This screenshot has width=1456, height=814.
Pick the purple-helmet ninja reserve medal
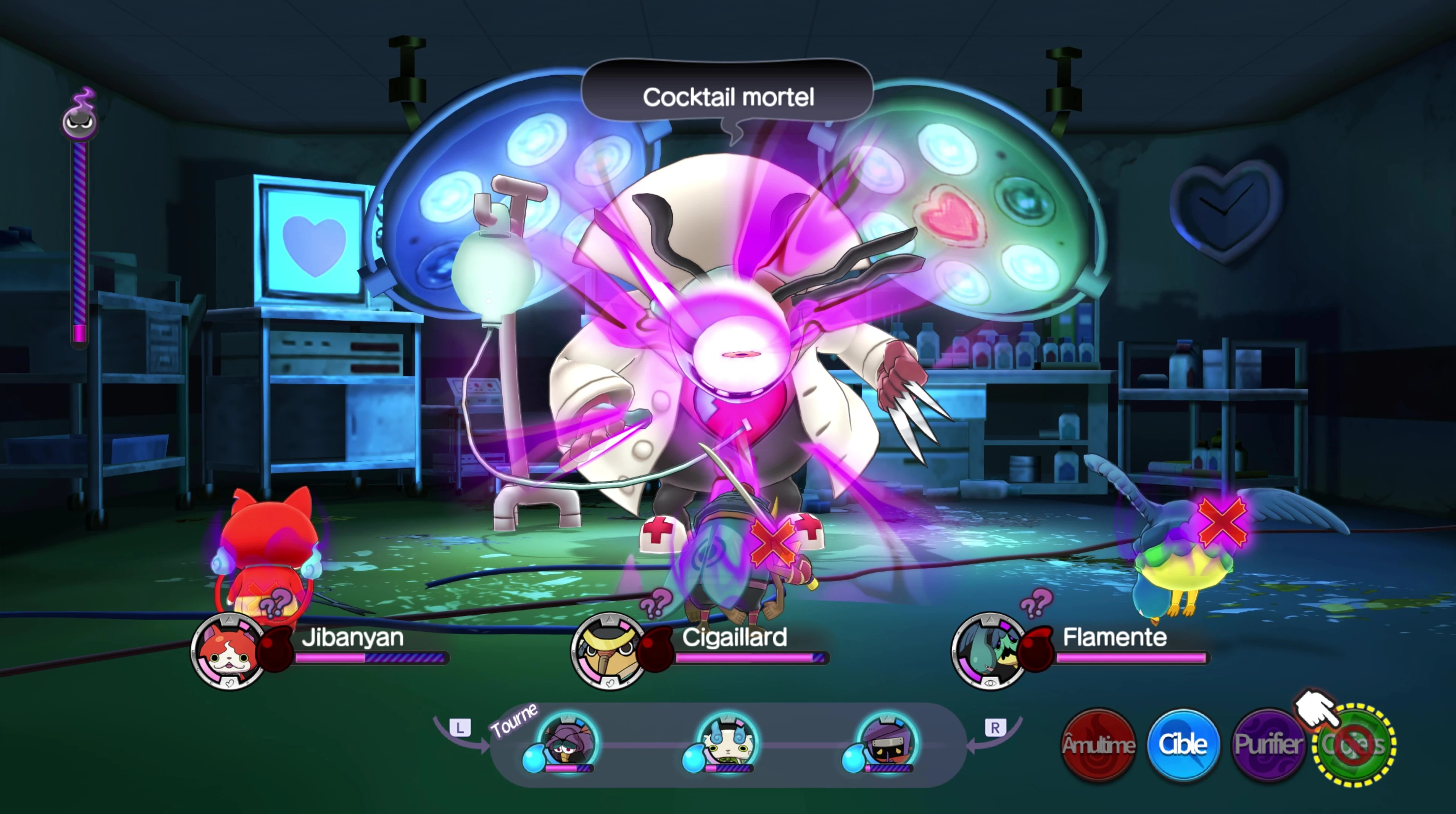pos(886,741)
